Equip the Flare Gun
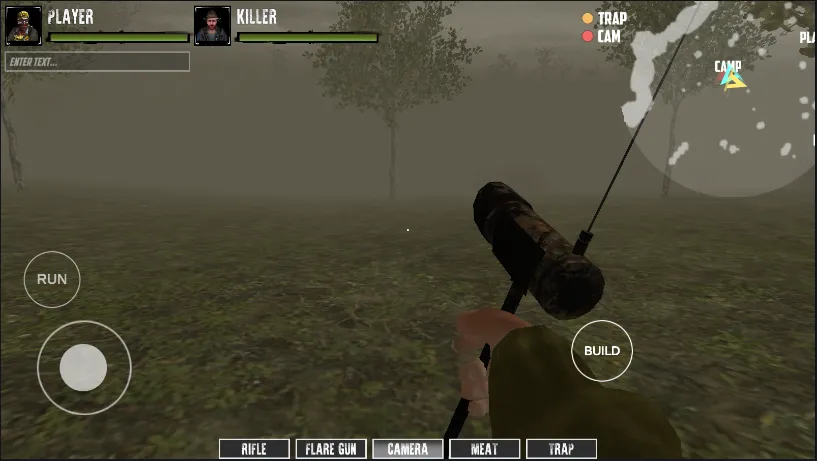 (331, 450)
